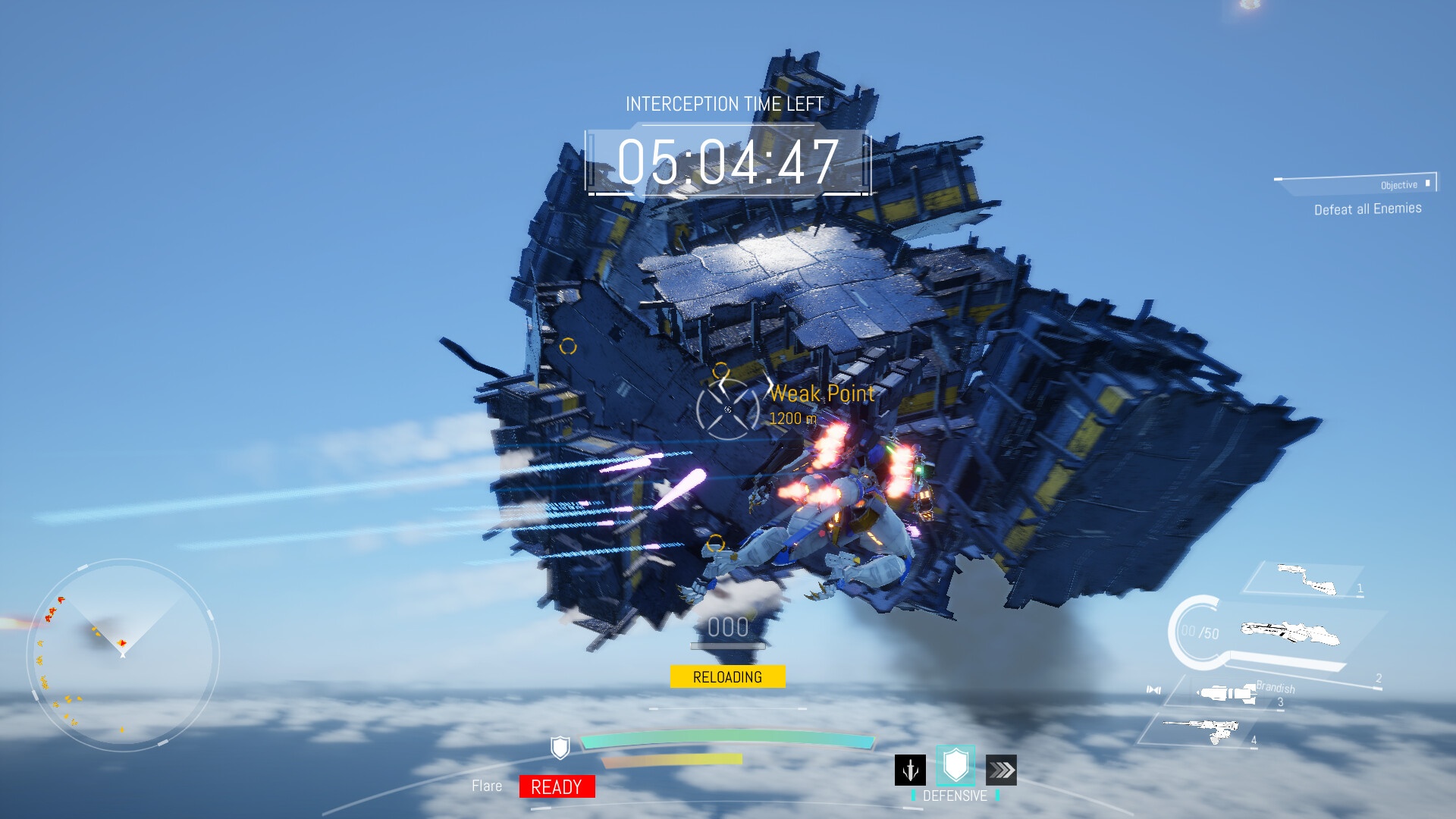Image resolution: width=1456 pixels, height=819 pixels.
Task: Select the sword offensive mode icon
Action: pyautogui.click(x=910, y=770)
